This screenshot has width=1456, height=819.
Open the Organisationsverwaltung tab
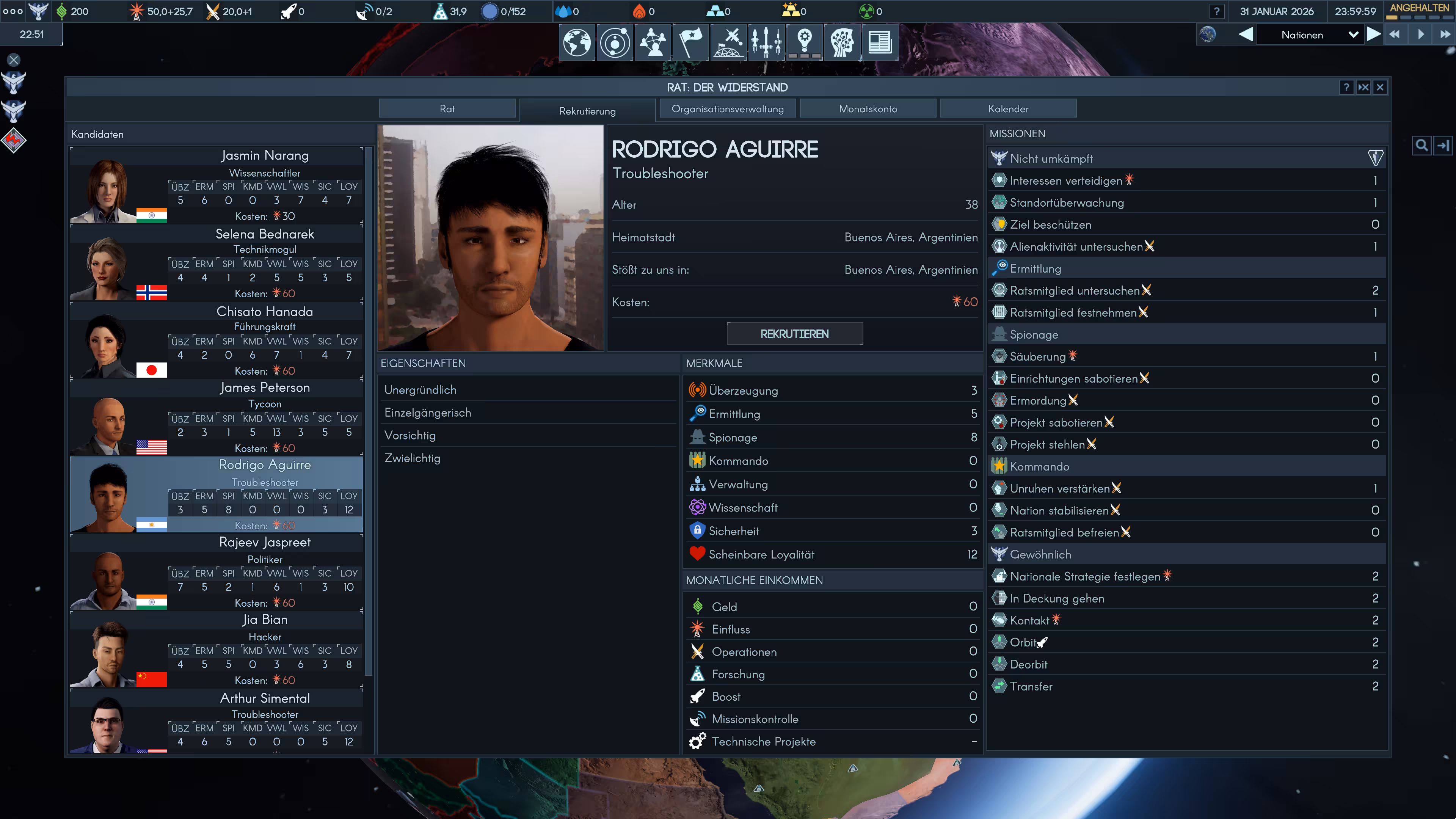click(x=727, y=108)
